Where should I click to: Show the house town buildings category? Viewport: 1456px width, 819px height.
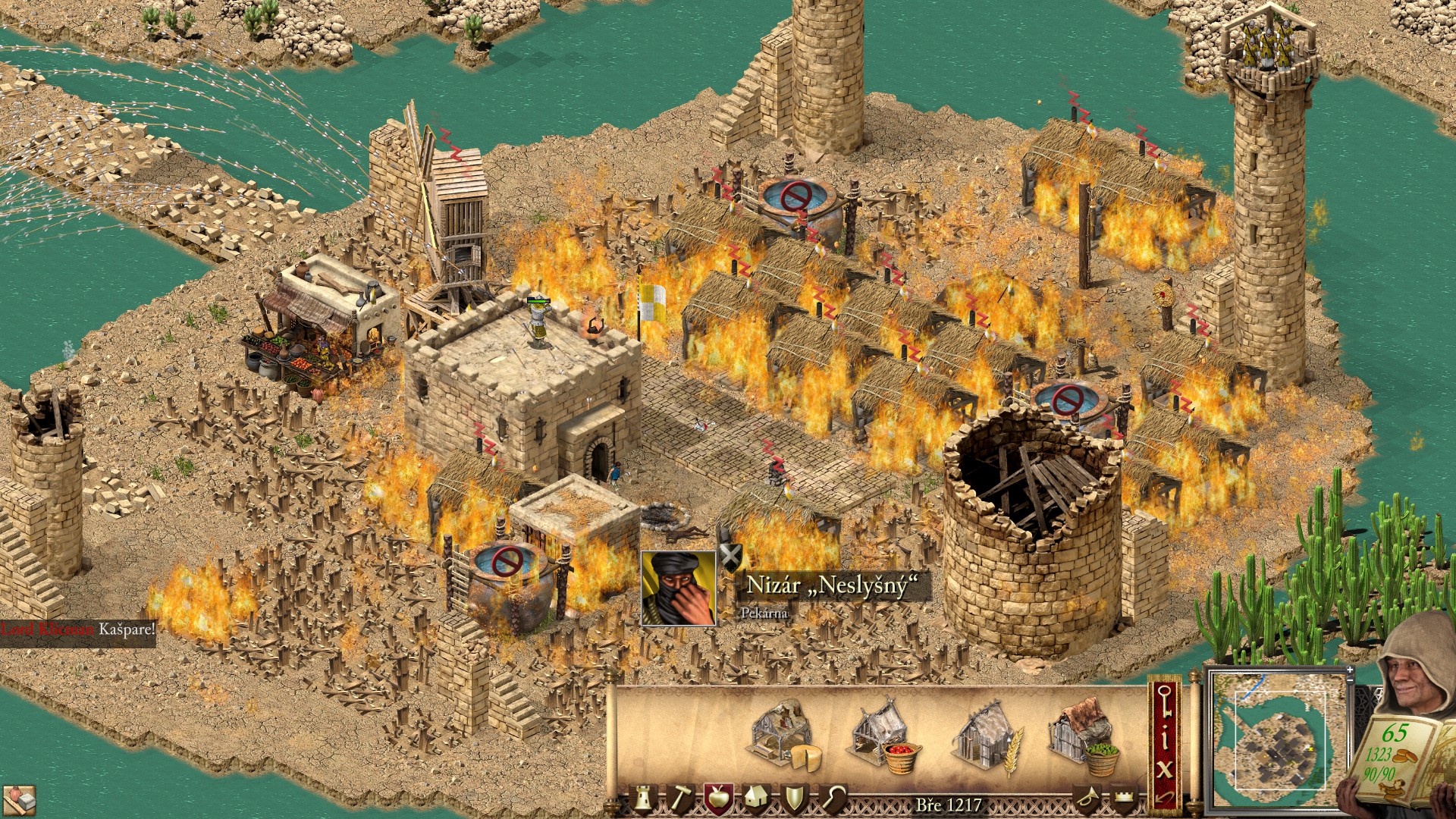point(756,799)
